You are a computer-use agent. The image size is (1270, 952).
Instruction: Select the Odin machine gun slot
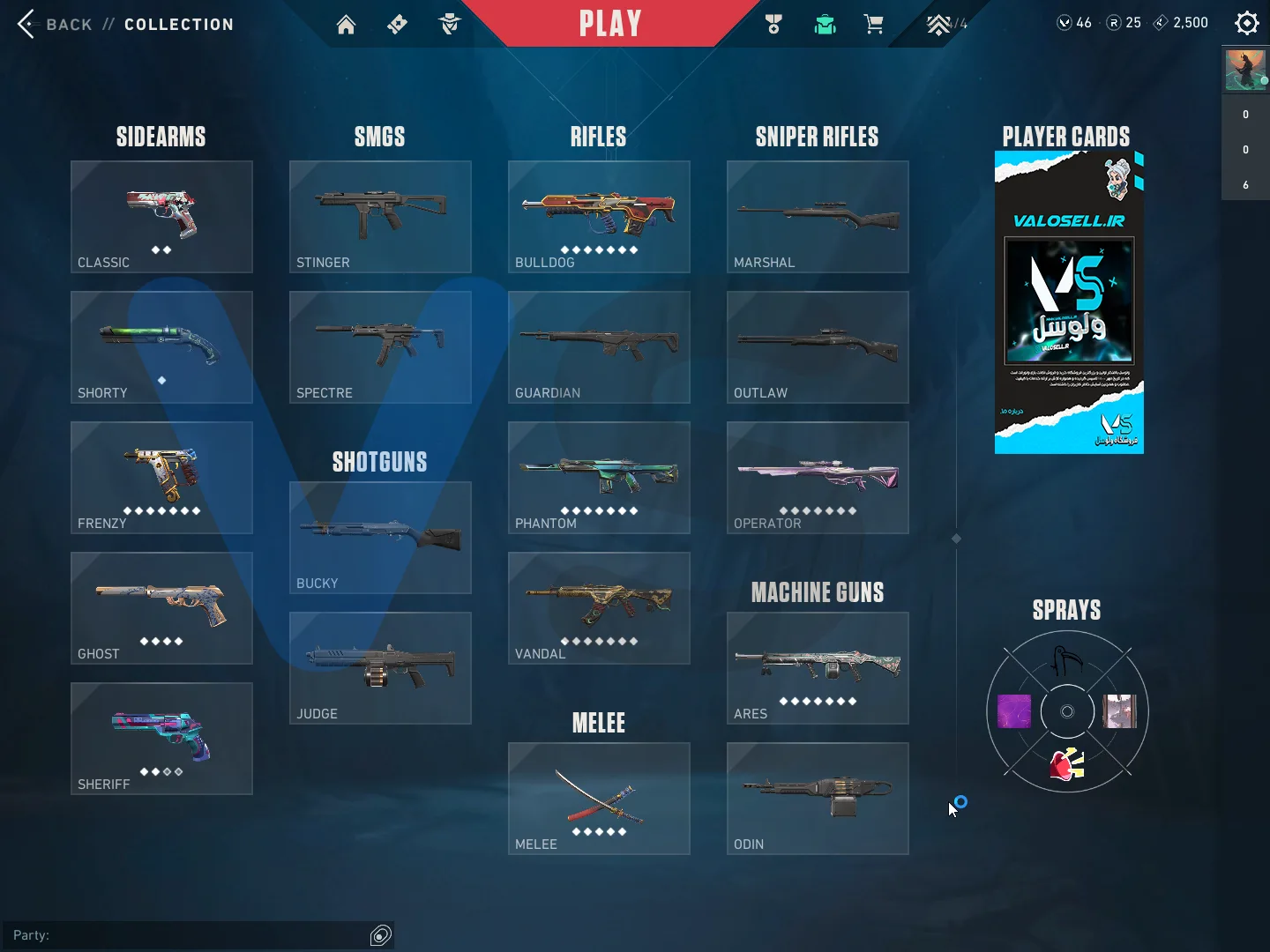[x=818, y=799]
